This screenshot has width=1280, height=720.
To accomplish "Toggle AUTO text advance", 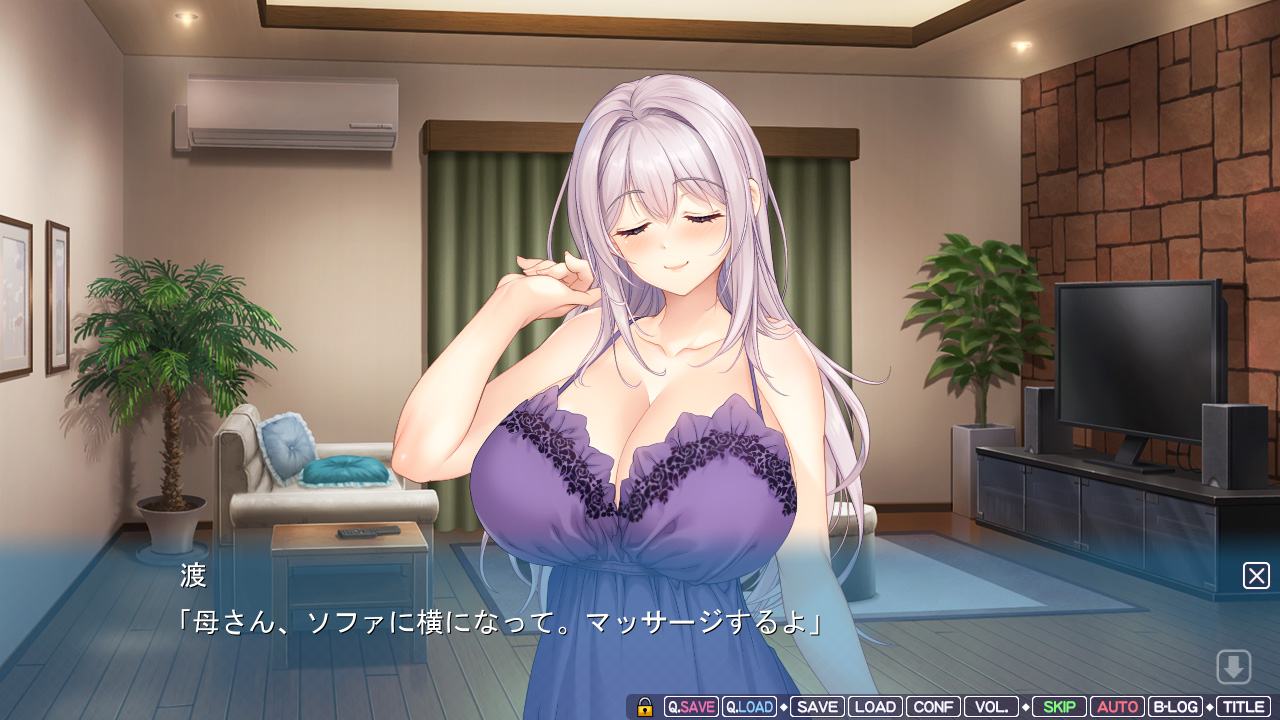I will tap(1117, 707).
